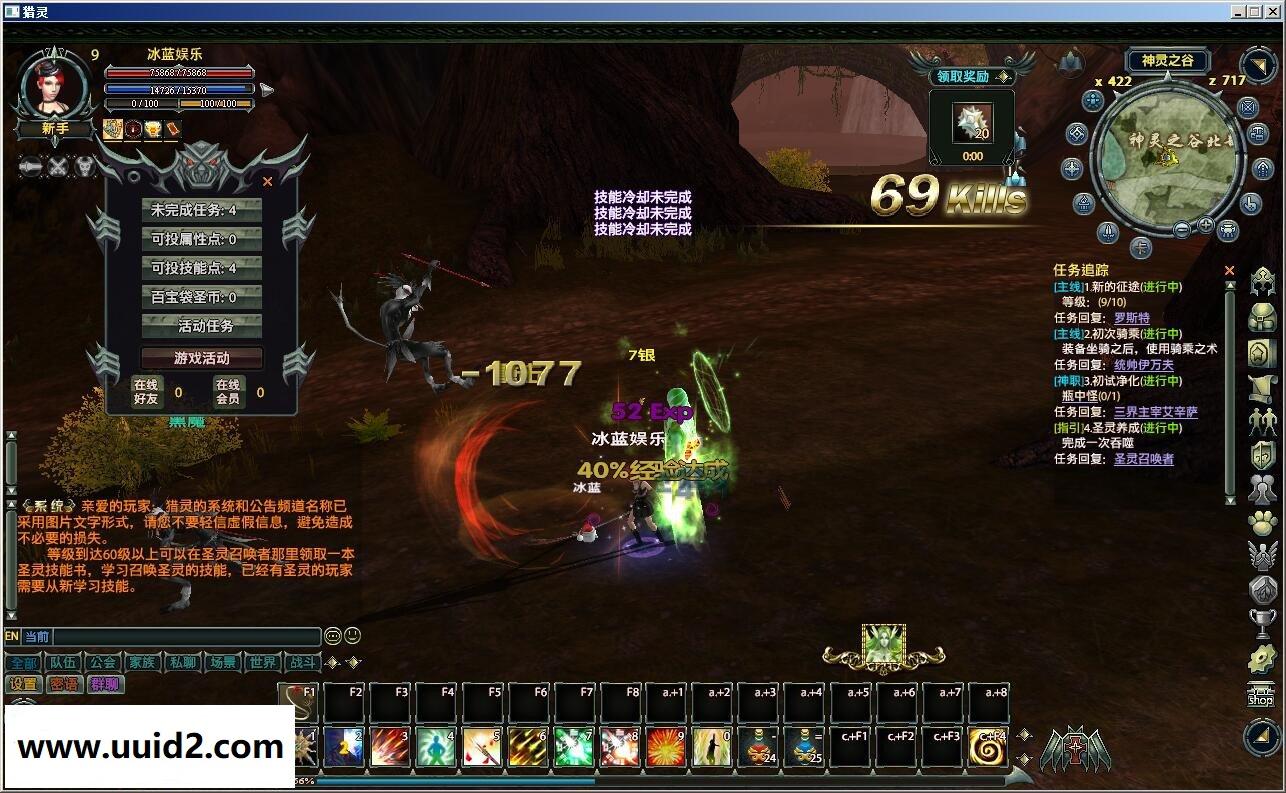The height and width of the screenshot is (793, 1286).
Task: Toggle 群聊 group chat mode below chat tabs
Action: (105, 683)
